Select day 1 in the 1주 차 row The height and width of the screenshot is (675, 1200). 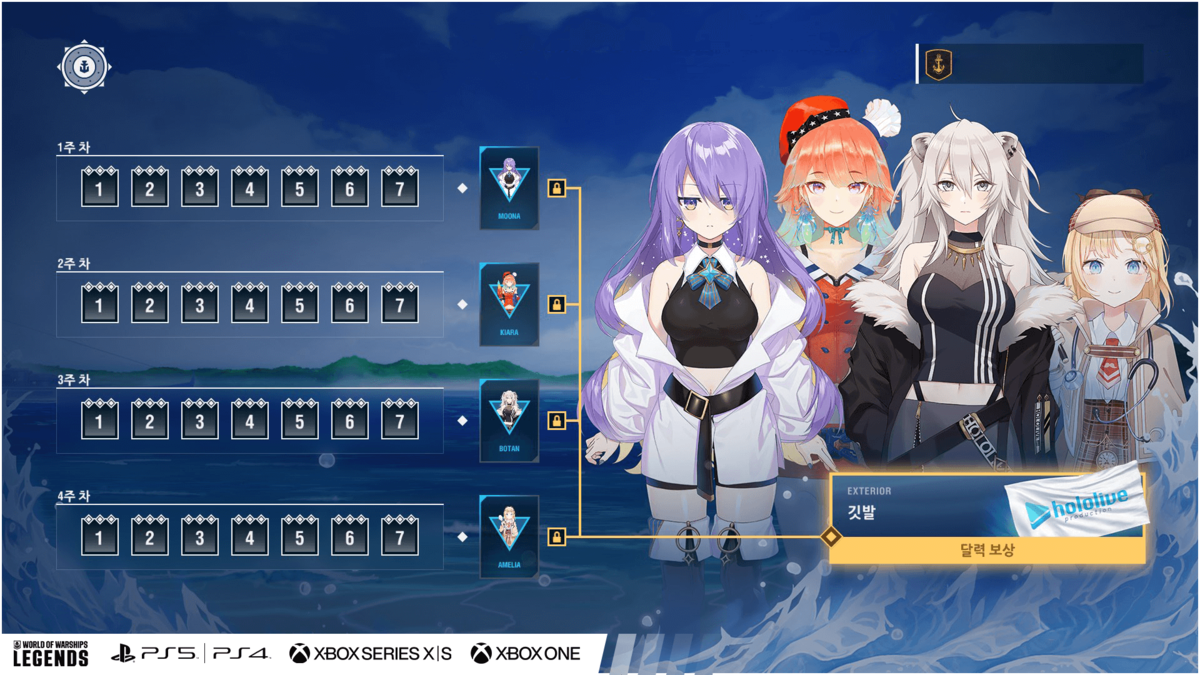(x=100, y=188)
